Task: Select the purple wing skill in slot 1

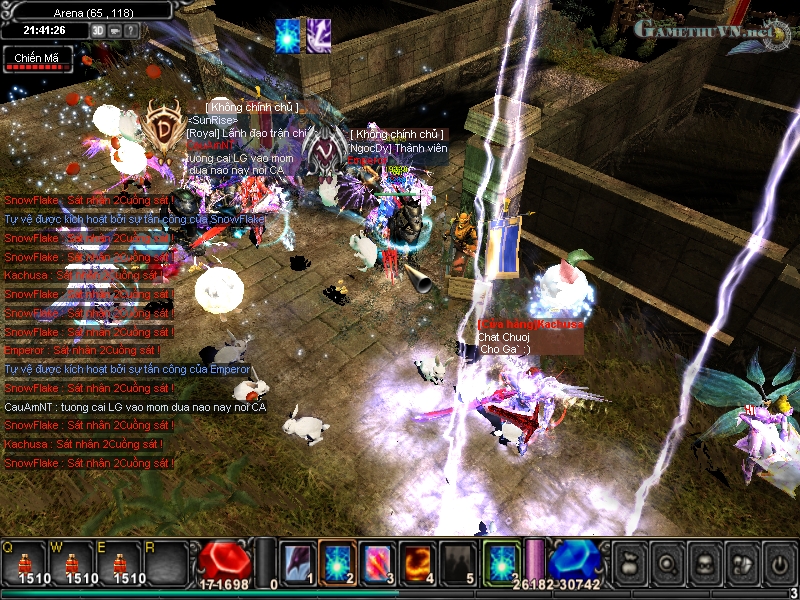Action: (x=297, y=563)
